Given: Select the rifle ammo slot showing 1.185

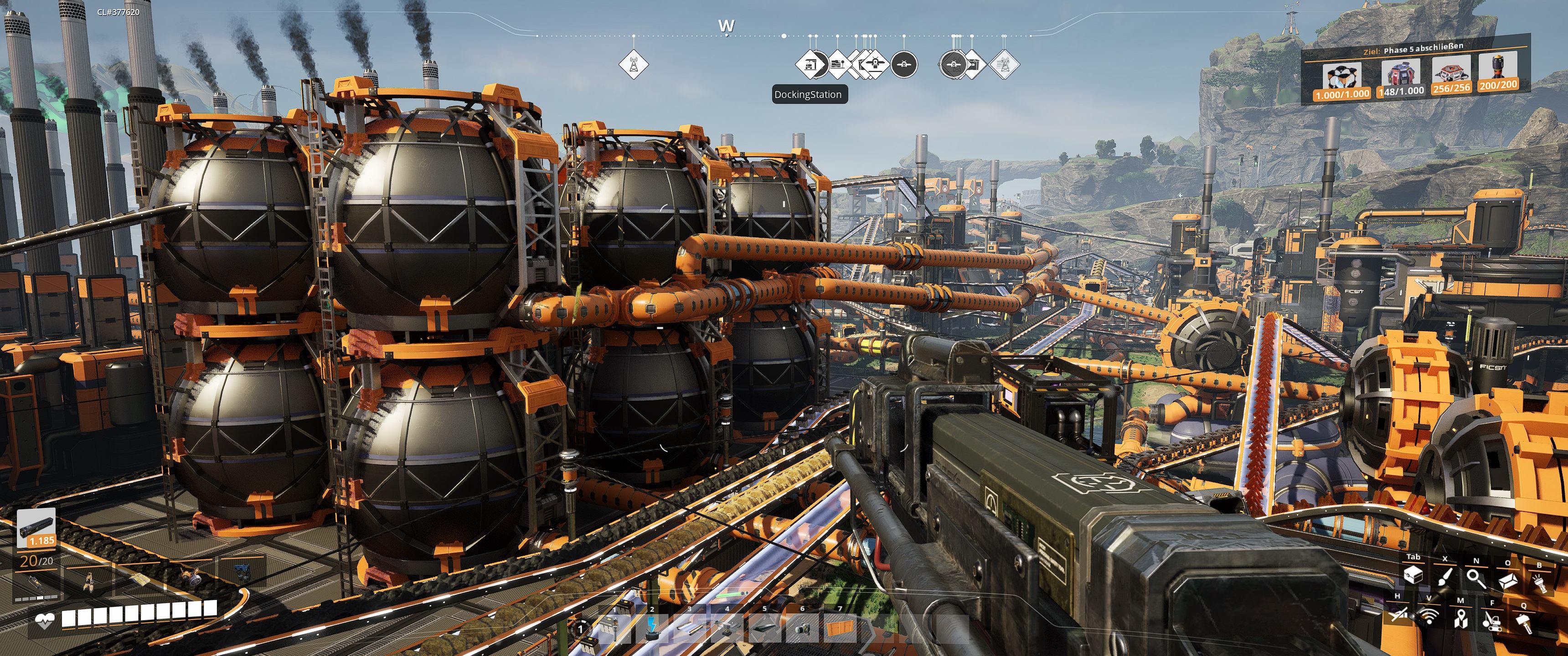Looking at the screenshot, I should click(x=36, y=528).
